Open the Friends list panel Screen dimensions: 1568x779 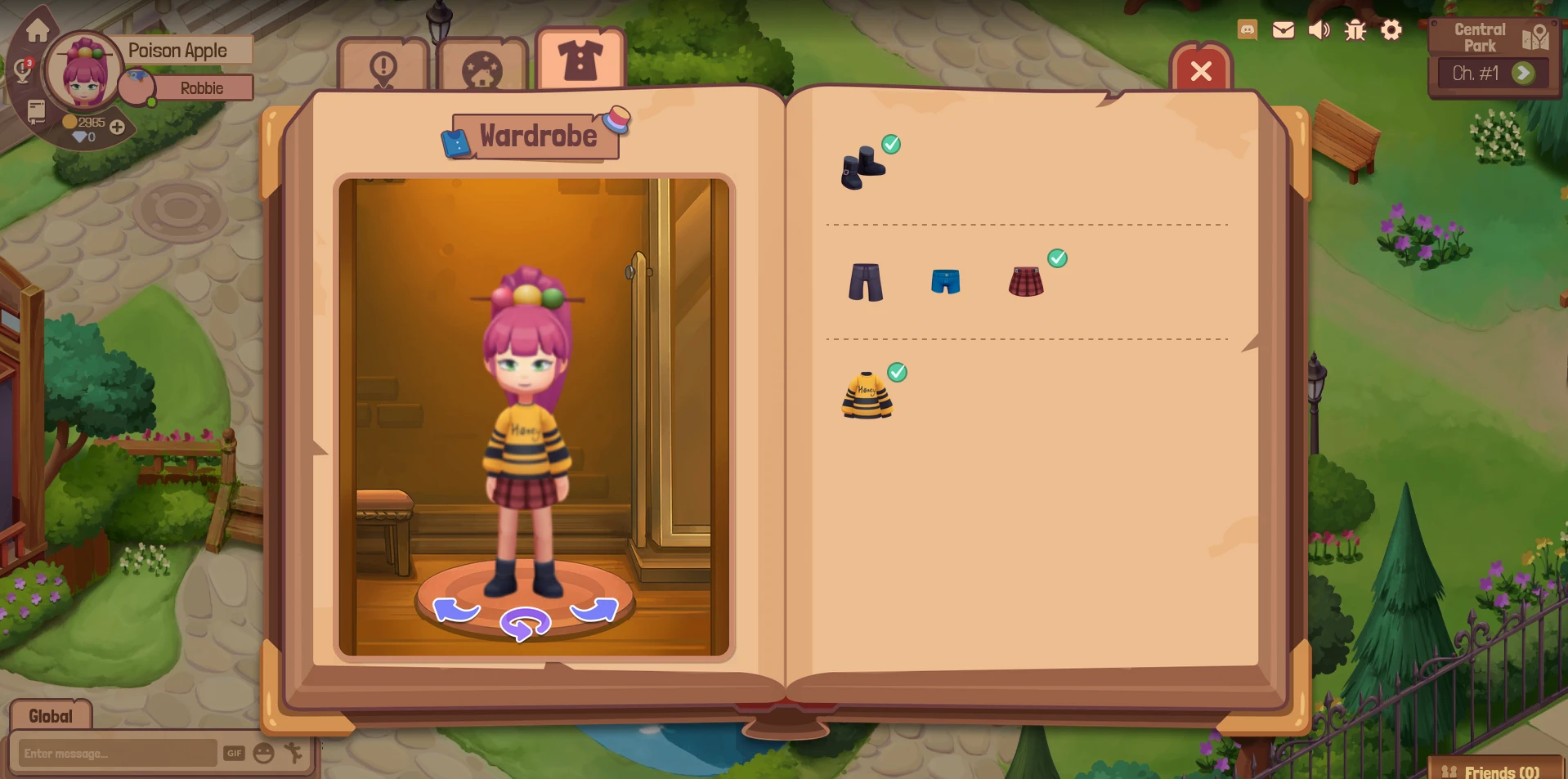tap(1492, 771)
